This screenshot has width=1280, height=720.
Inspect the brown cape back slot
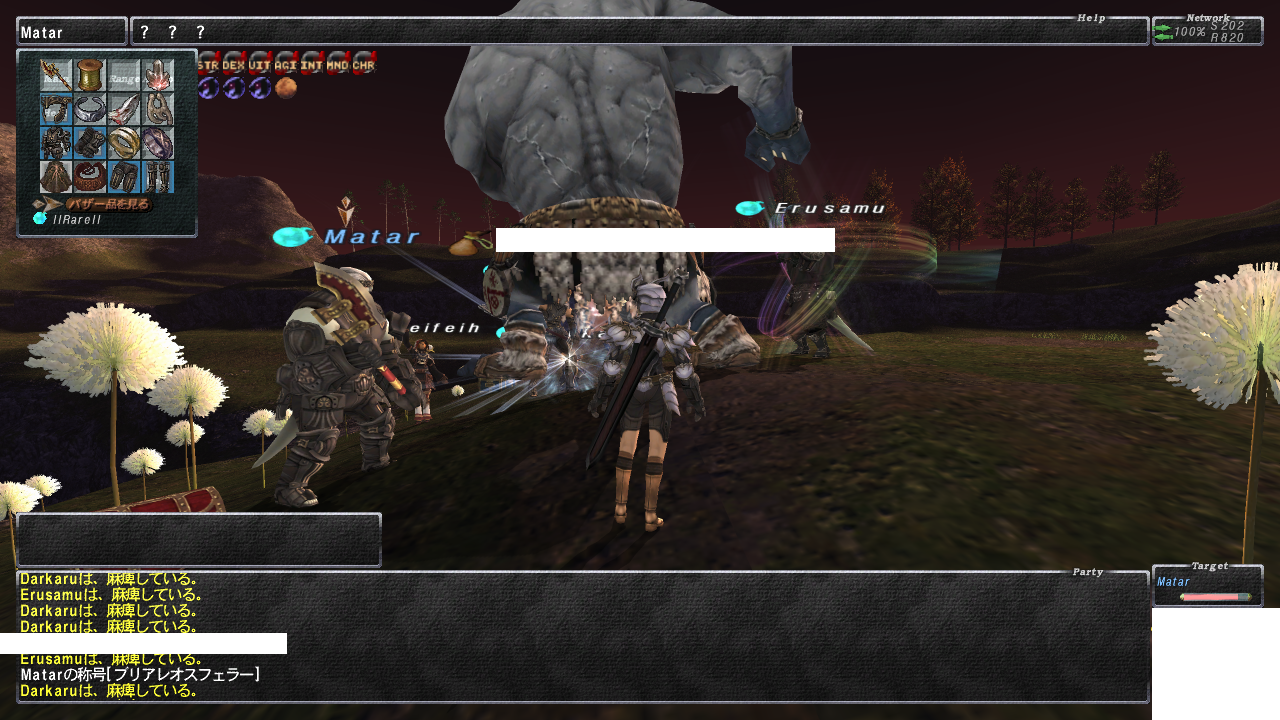click(x=56, y=177)
